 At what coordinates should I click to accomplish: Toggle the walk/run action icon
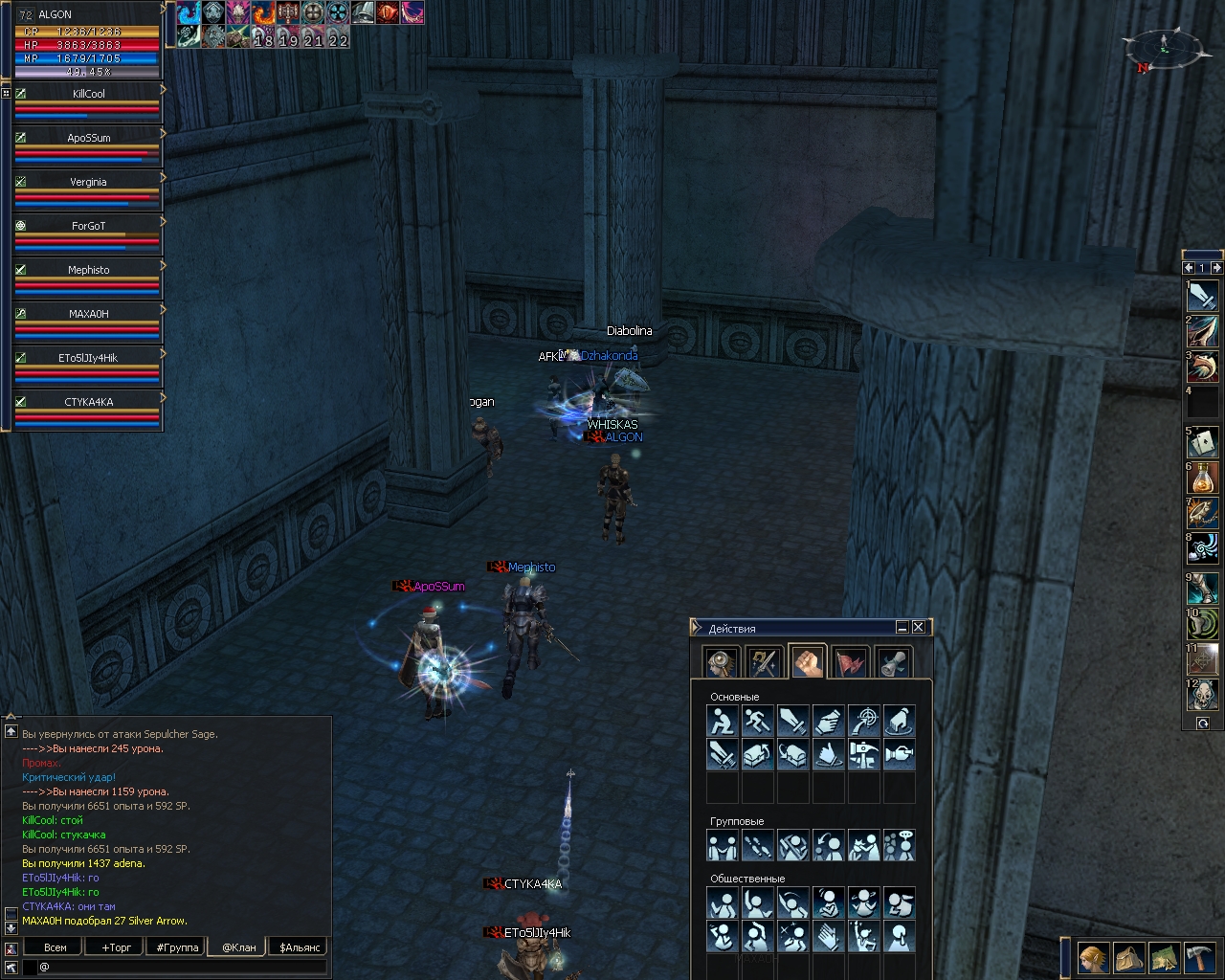coord(757,721)
